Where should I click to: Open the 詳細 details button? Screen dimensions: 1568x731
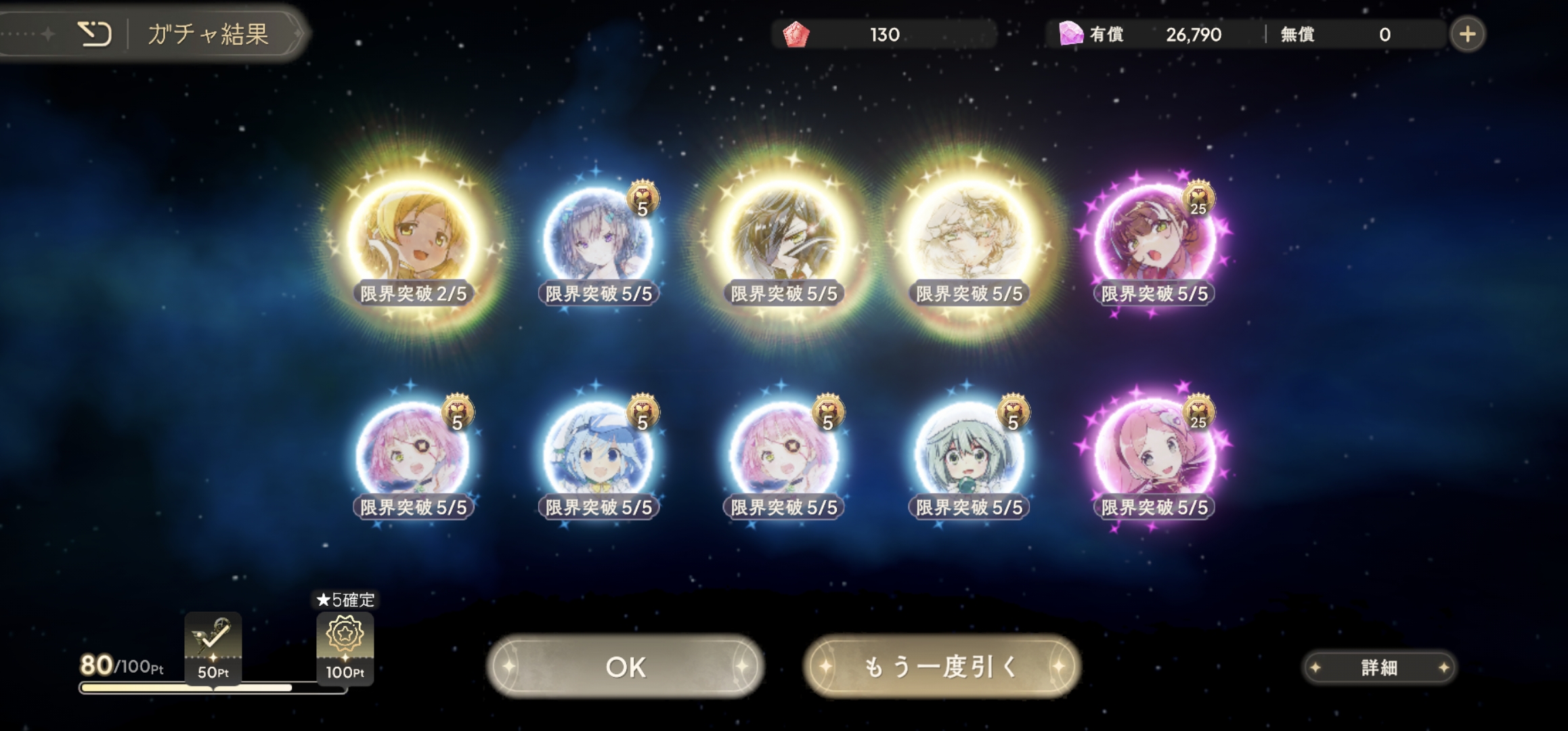[1379, 668]
